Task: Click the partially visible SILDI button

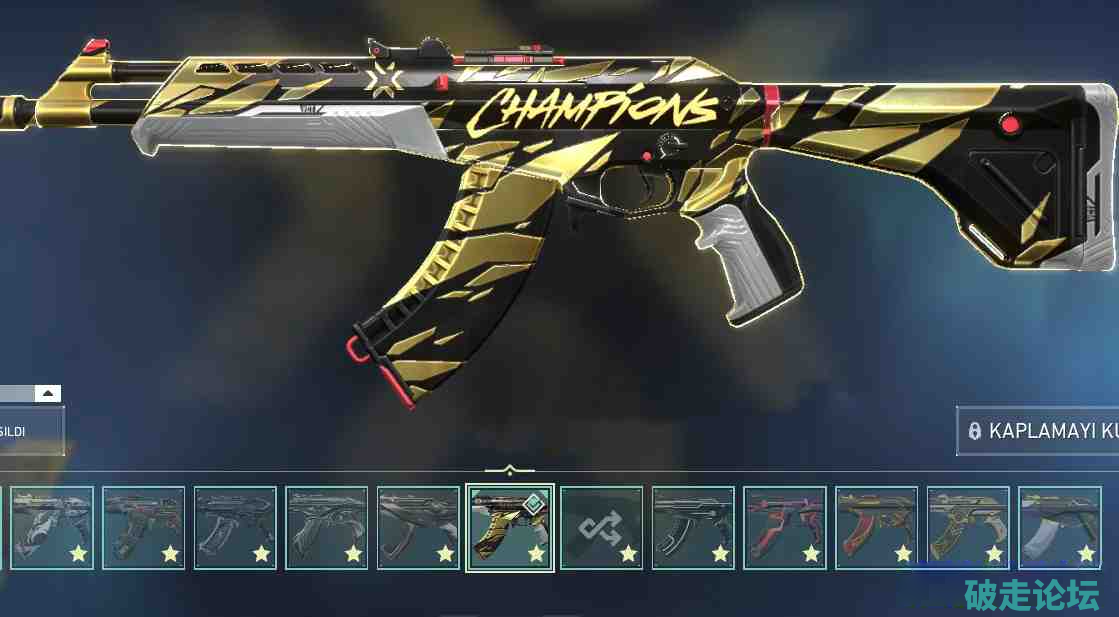Action: click(30, 431)
